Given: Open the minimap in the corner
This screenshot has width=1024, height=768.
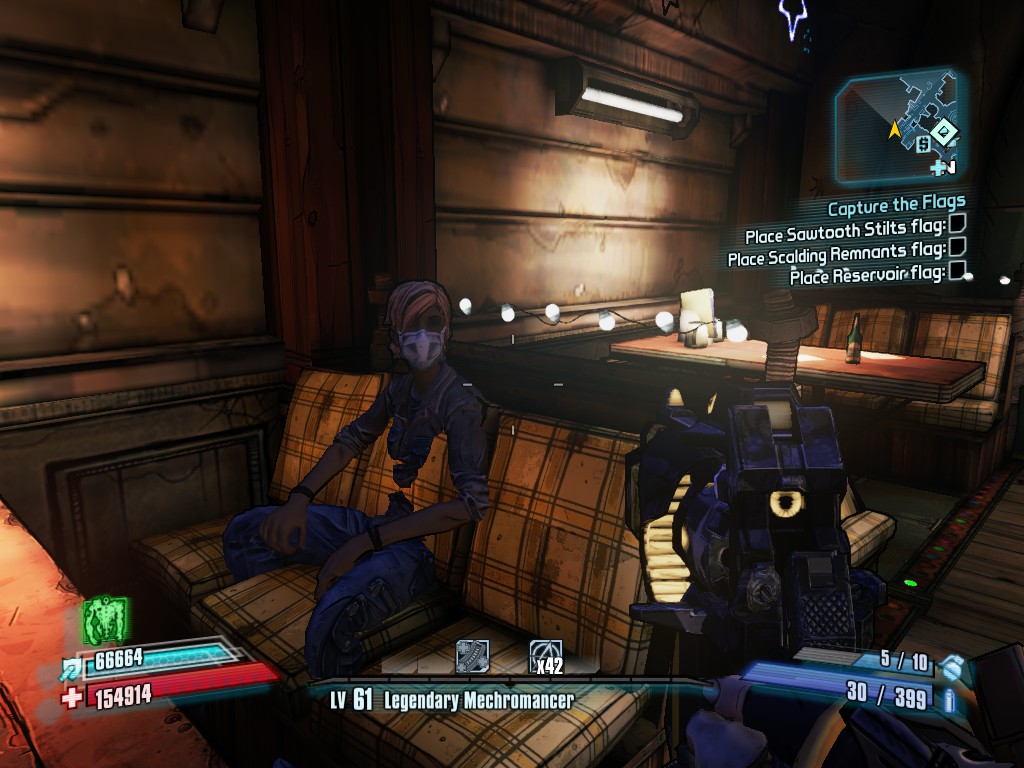Looking at the screenshot, I should click(897, 127).
